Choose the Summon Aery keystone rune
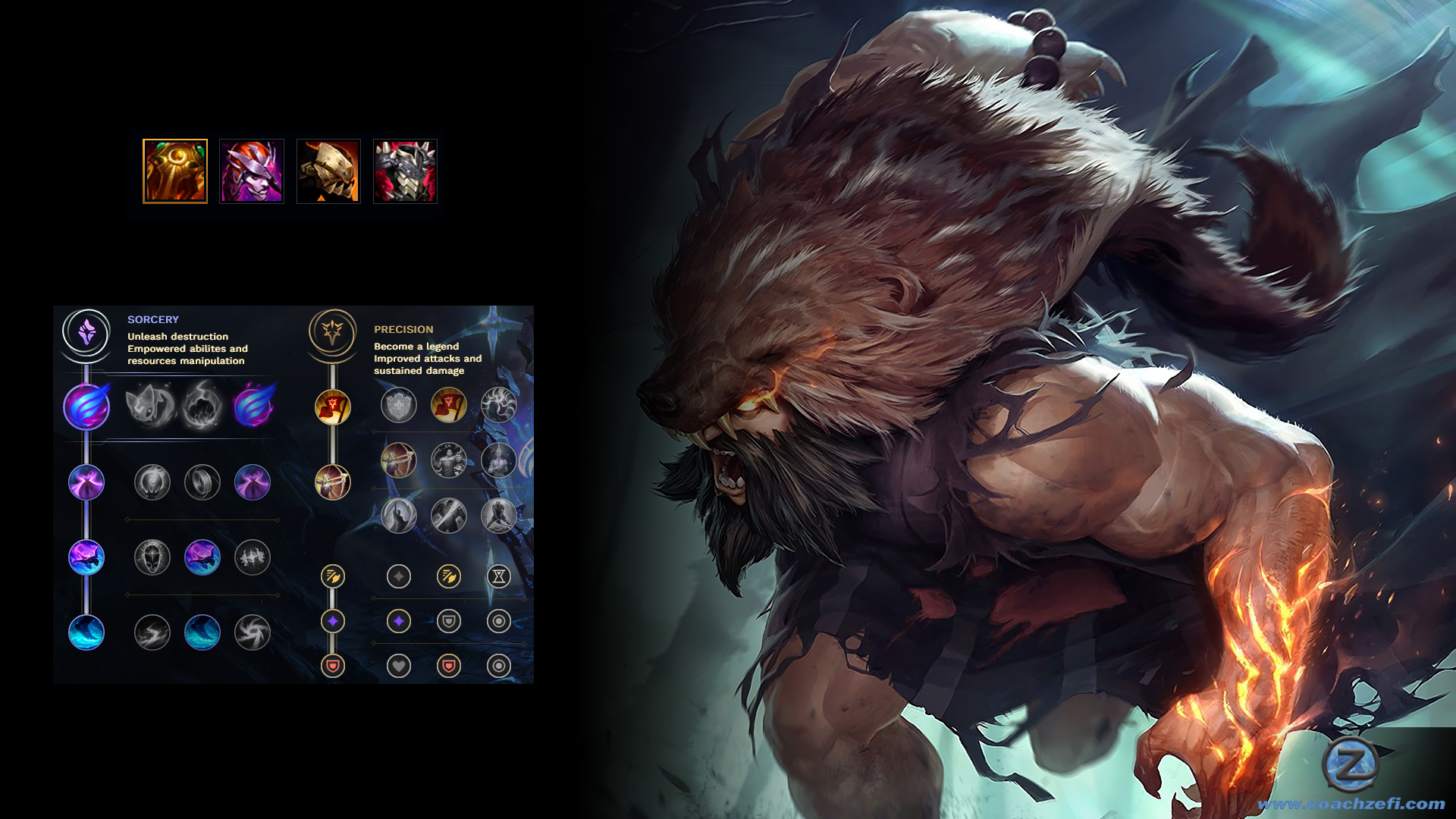The image size is (1456, 819). pyautogui.click(x=151, y=406)
